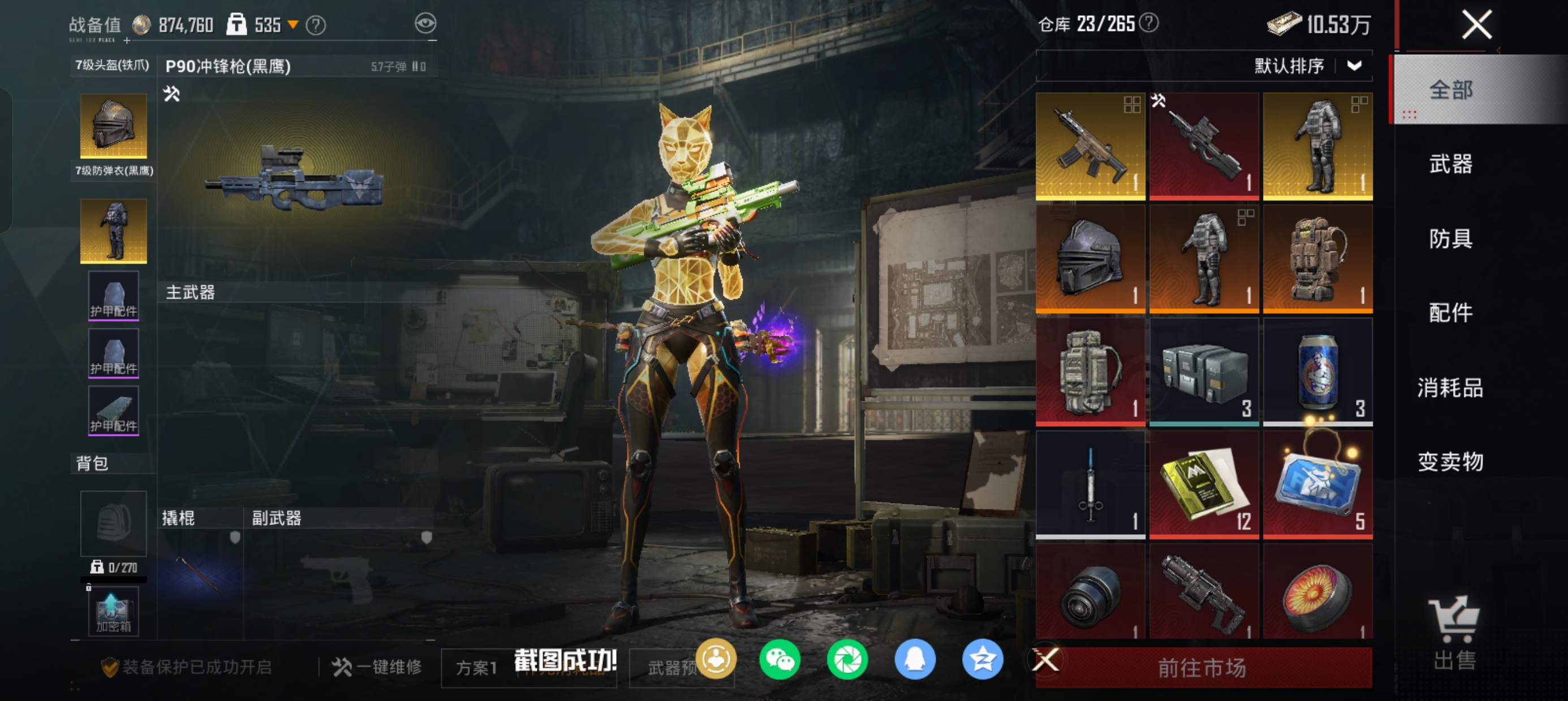Go to the market via 前往市场
The width and height of the screenshot is (1568, 701).
[x=1202, y=668]
